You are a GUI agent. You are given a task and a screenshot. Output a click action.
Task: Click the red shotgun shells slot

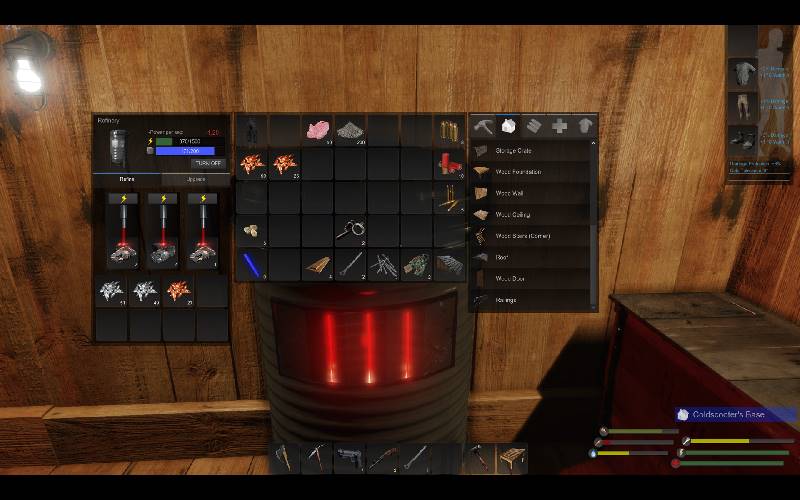[x=449, y=164]
